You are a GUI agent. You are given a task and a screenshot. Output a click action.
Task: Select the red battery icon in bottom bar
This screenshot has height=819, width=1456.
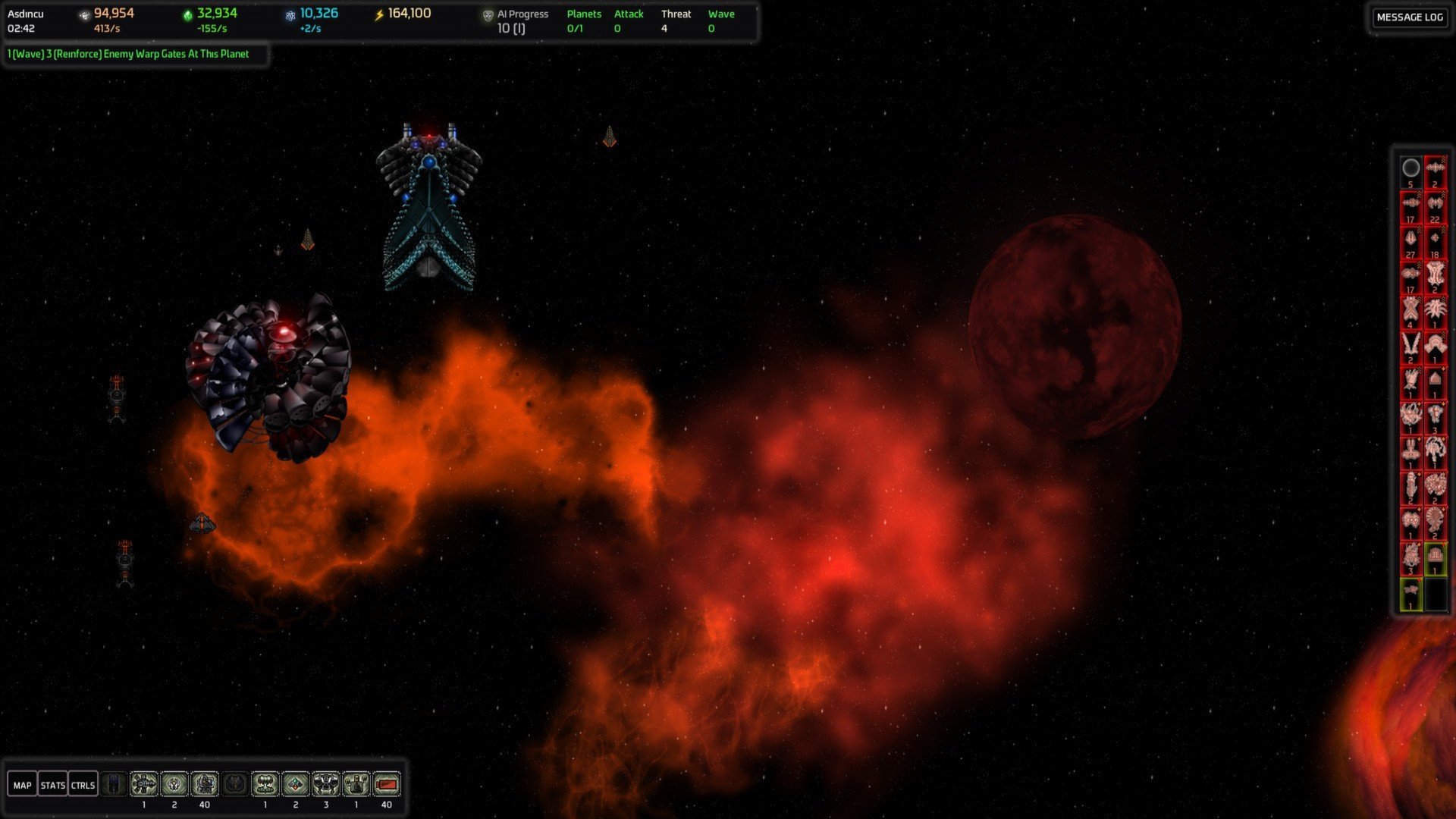(387, 783)
